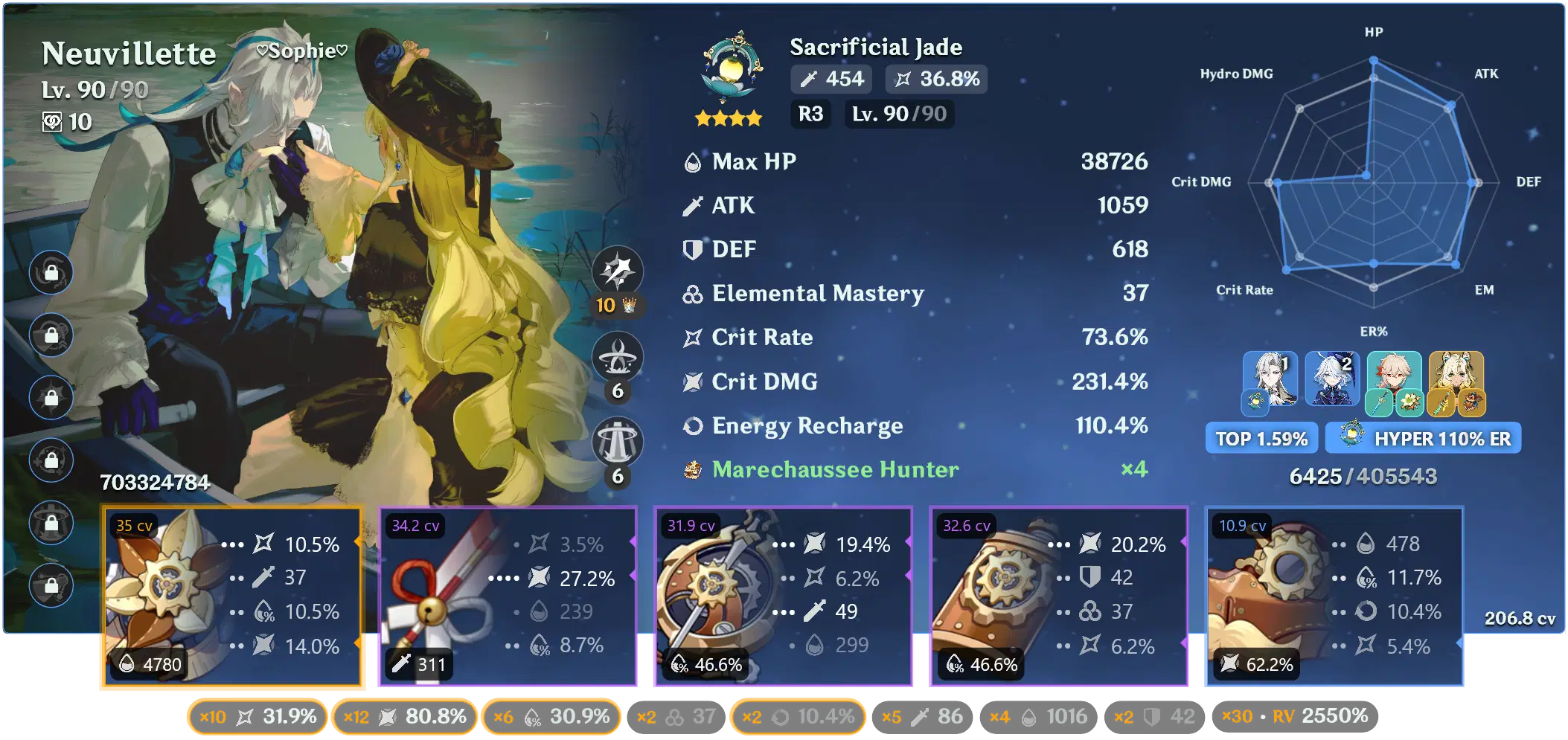This screenshot has width=1568, height=740.
Task: Open Furina's teammate portrait numbered 2
Action: (1334, 379)
